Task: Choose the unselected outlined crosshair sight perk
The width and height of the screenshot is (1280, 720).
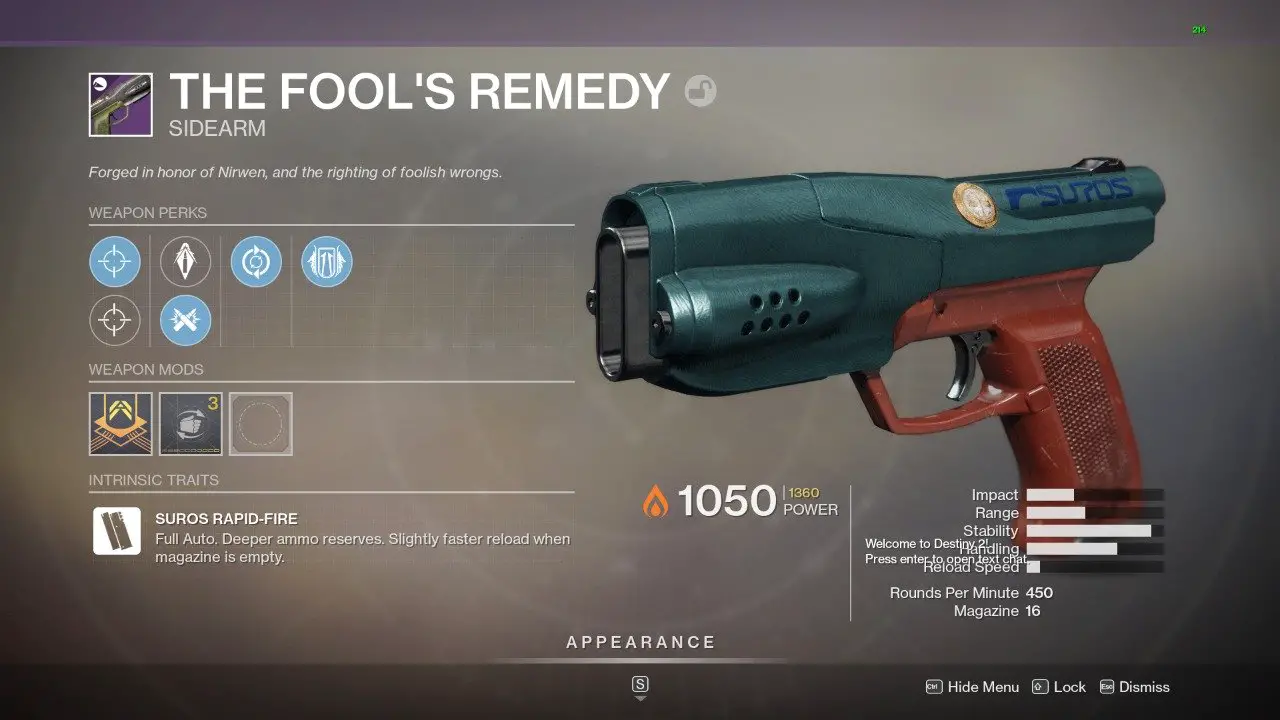Action: point(114,321)
